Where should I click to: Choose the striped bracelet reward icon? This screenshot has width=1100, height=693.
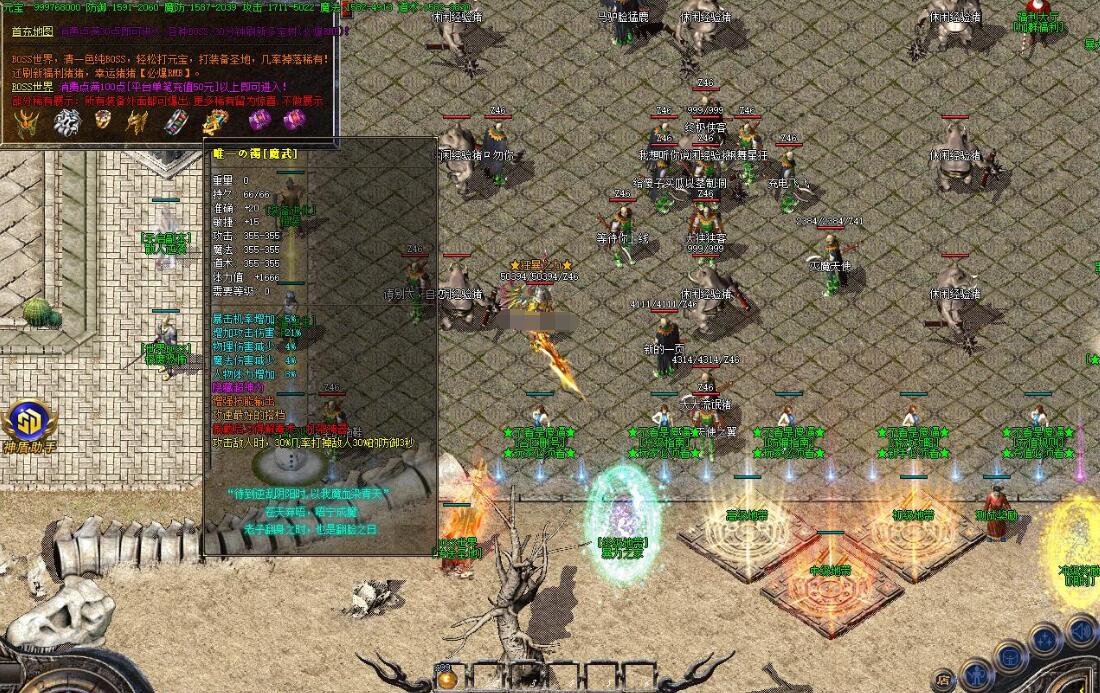coord(176,121)
